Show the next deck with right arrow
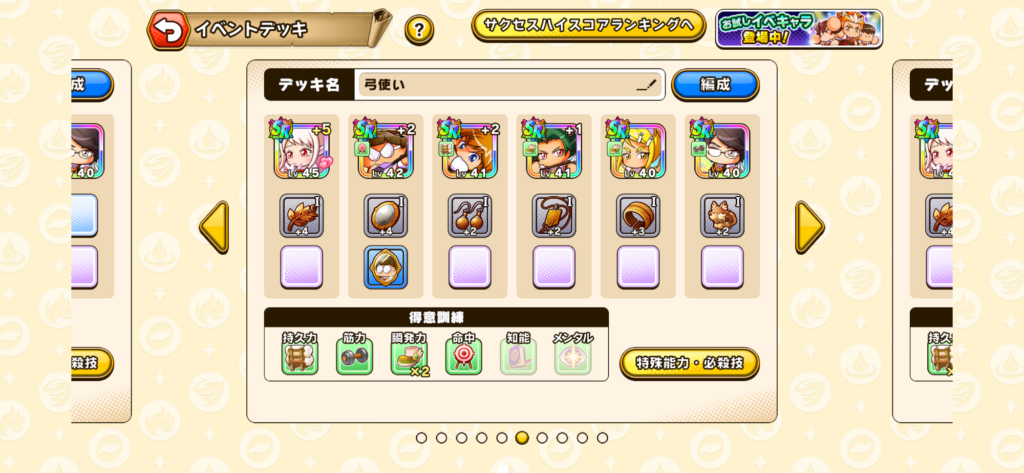Screen dimensions: 1024x473 pos(809,228)
